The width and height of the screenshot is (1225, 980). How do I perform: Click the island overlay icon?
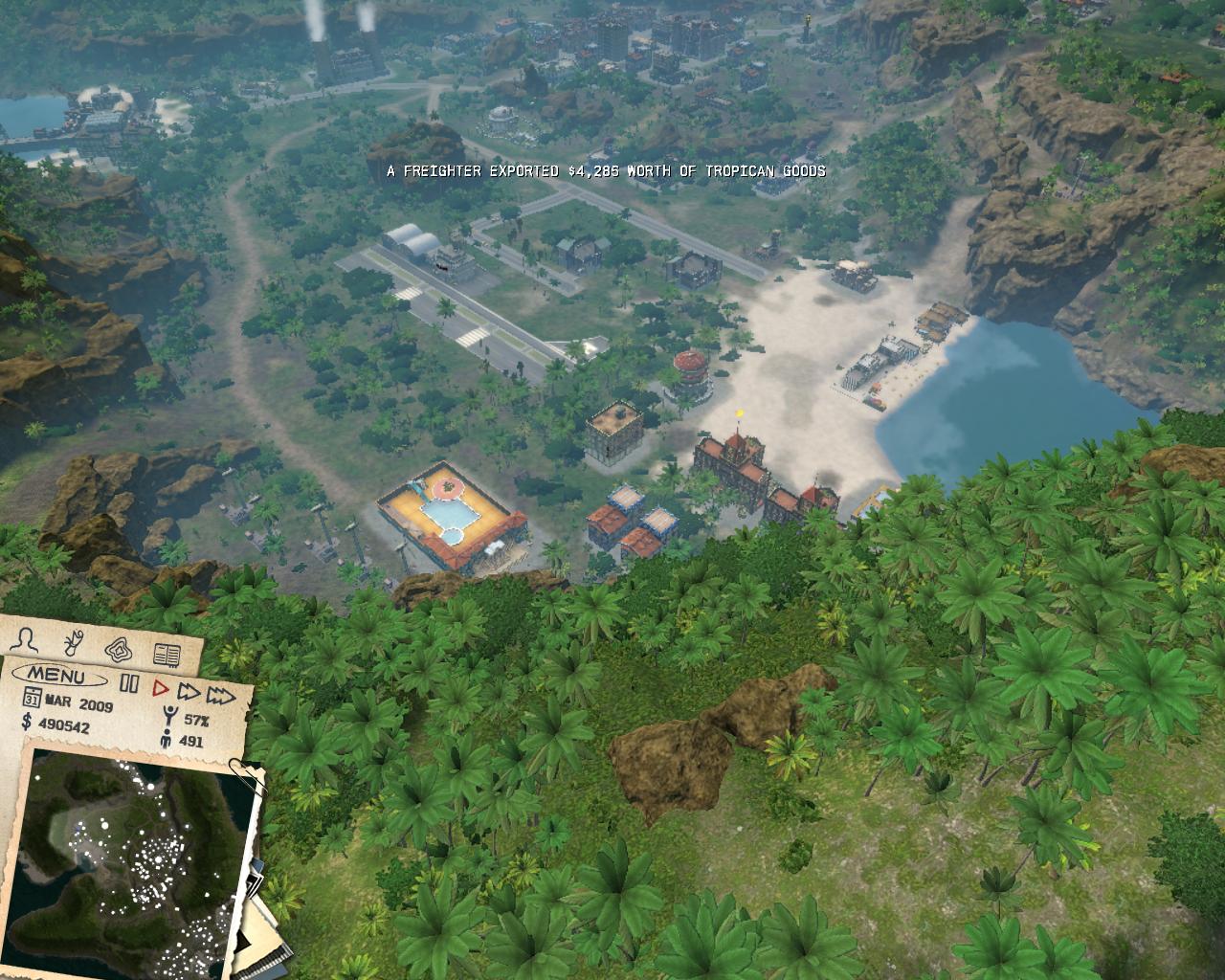(119, 651)
